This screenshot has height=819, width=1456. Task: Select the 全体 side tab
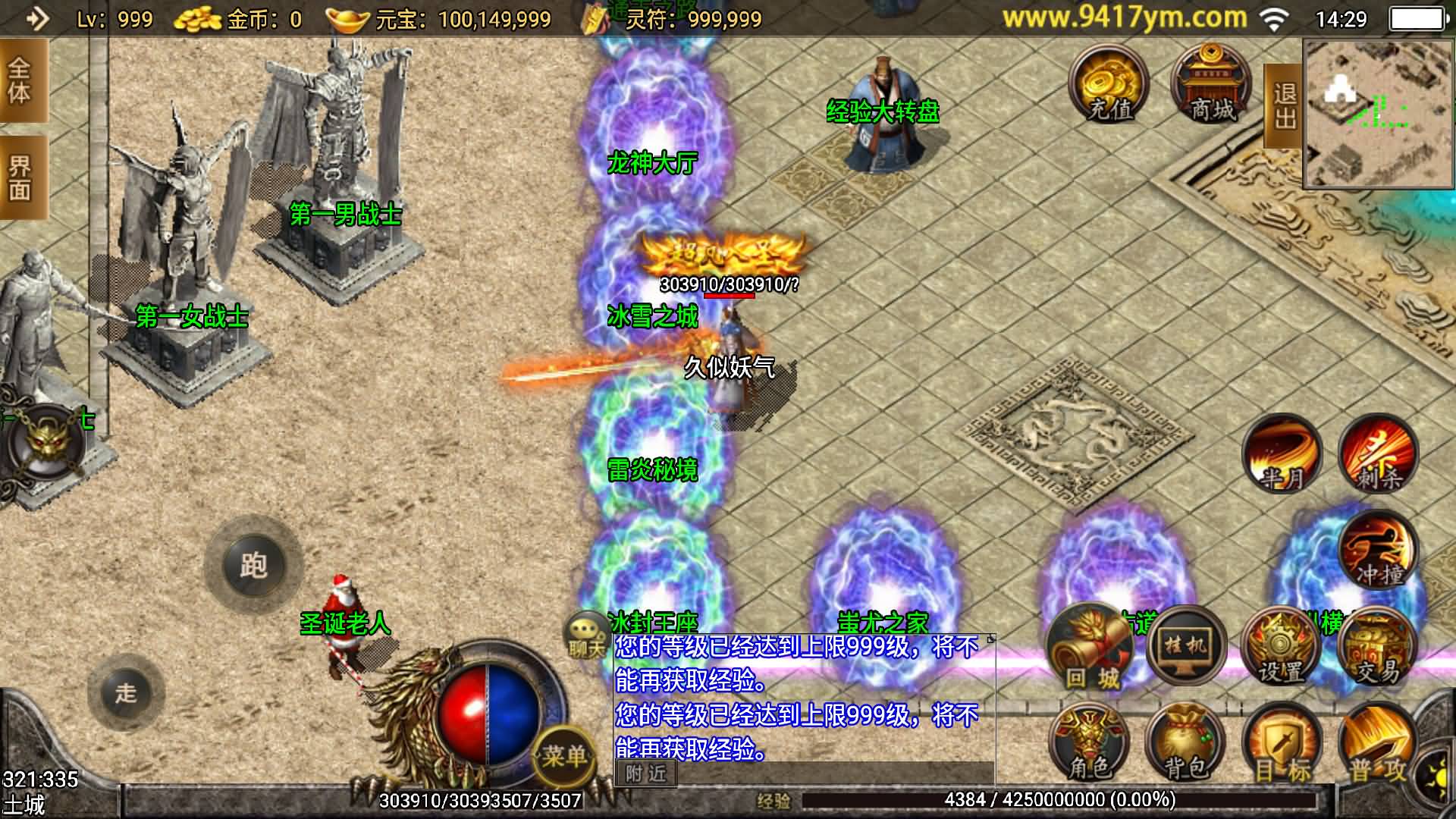[20, 81]
